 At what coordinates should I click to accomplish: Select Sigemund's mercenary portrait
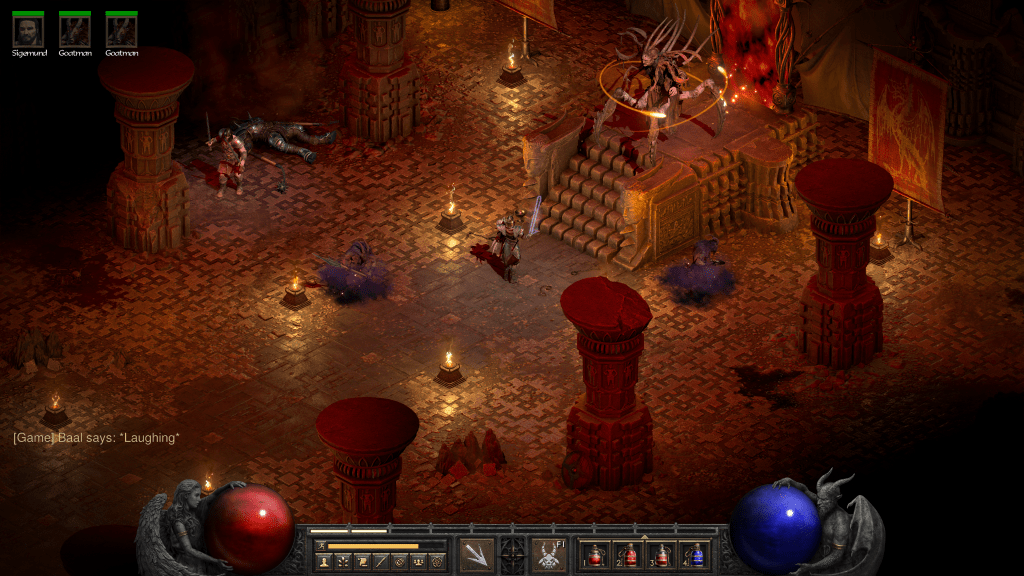27,31
